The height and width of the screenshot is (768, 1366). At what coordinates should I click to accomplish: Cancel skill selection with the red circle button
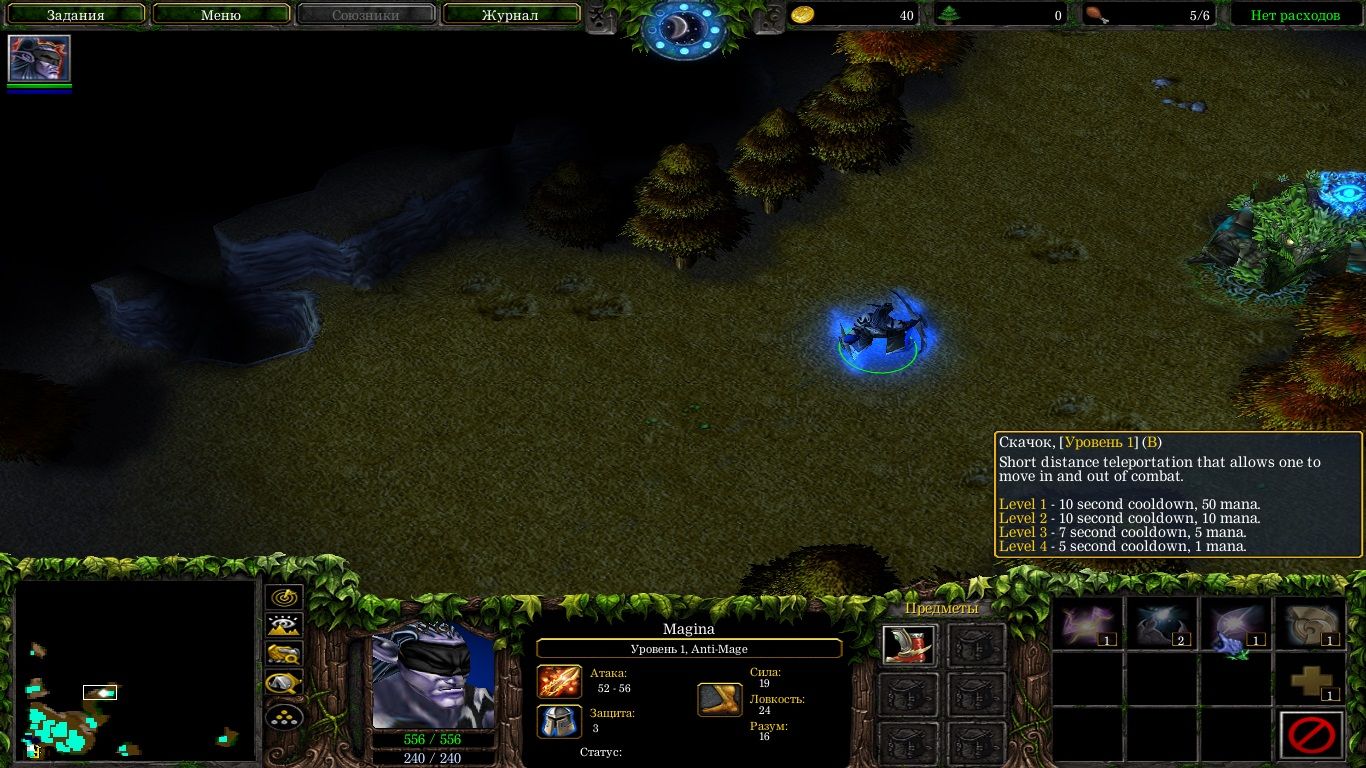[x=1311, y=736]
